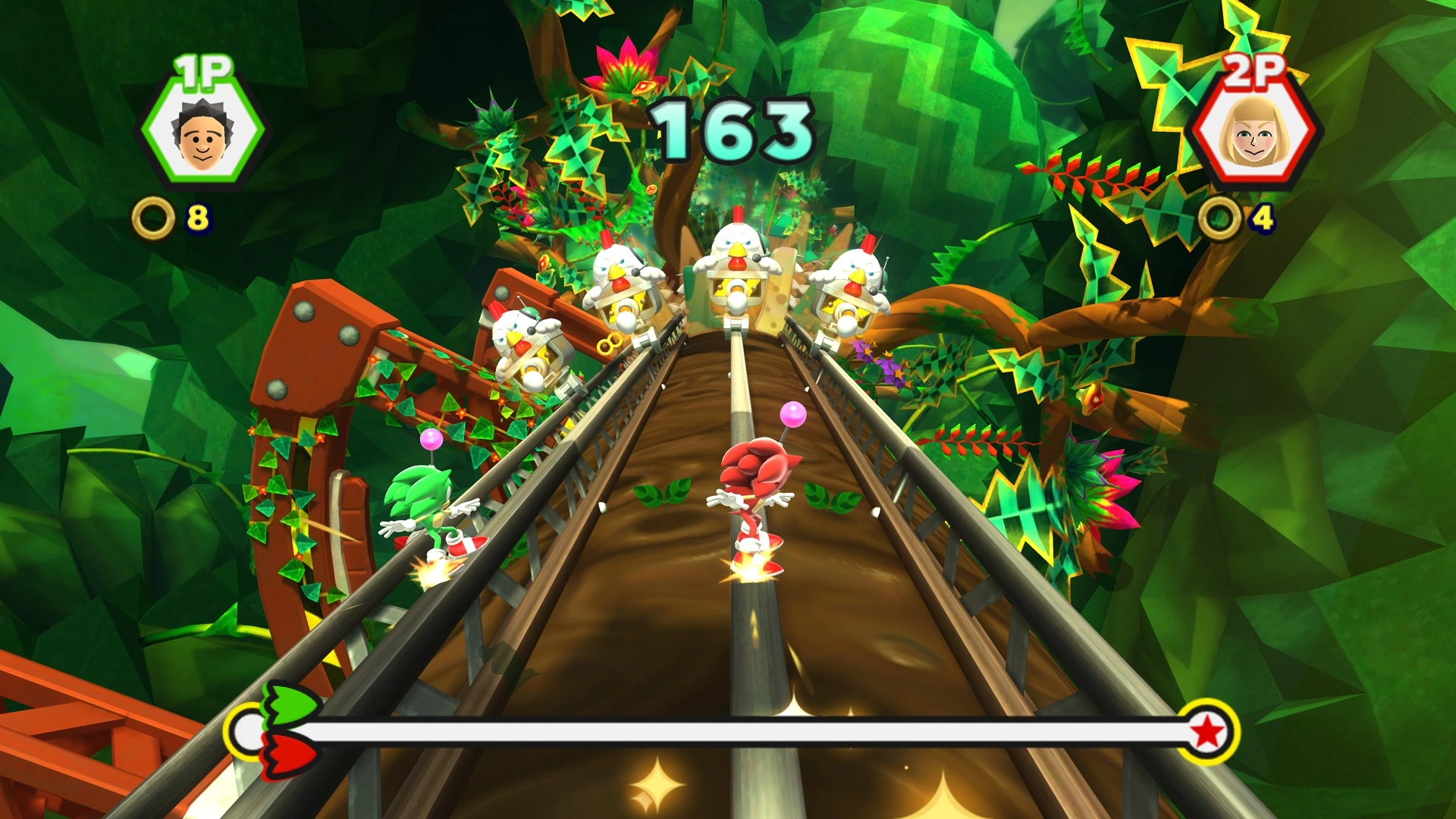Screen dimensions: 1456x819
Task: Select the 1P player Mii portrait
Action: (202, 135)
